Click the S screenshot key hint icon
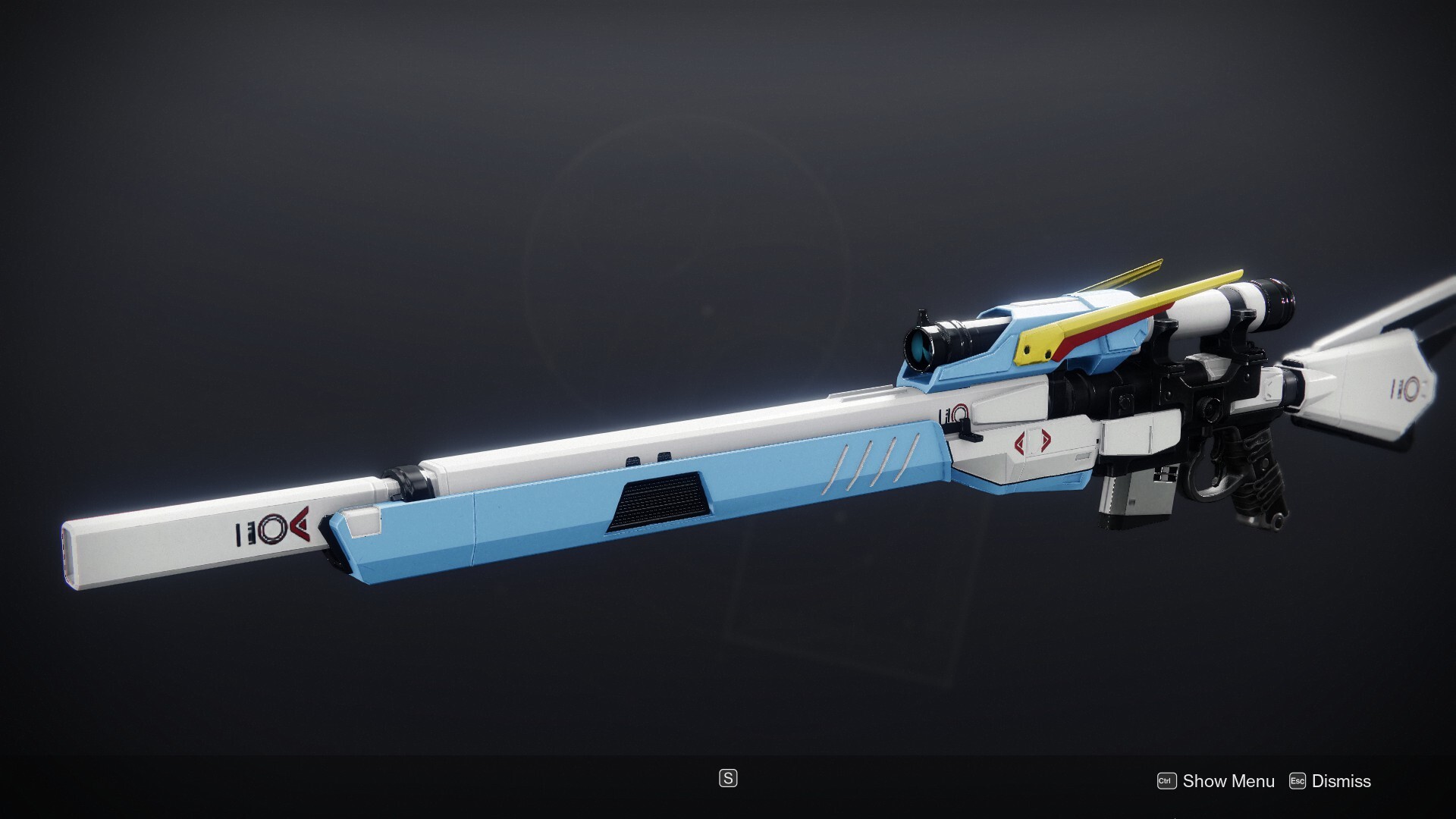 pos(728,780)
